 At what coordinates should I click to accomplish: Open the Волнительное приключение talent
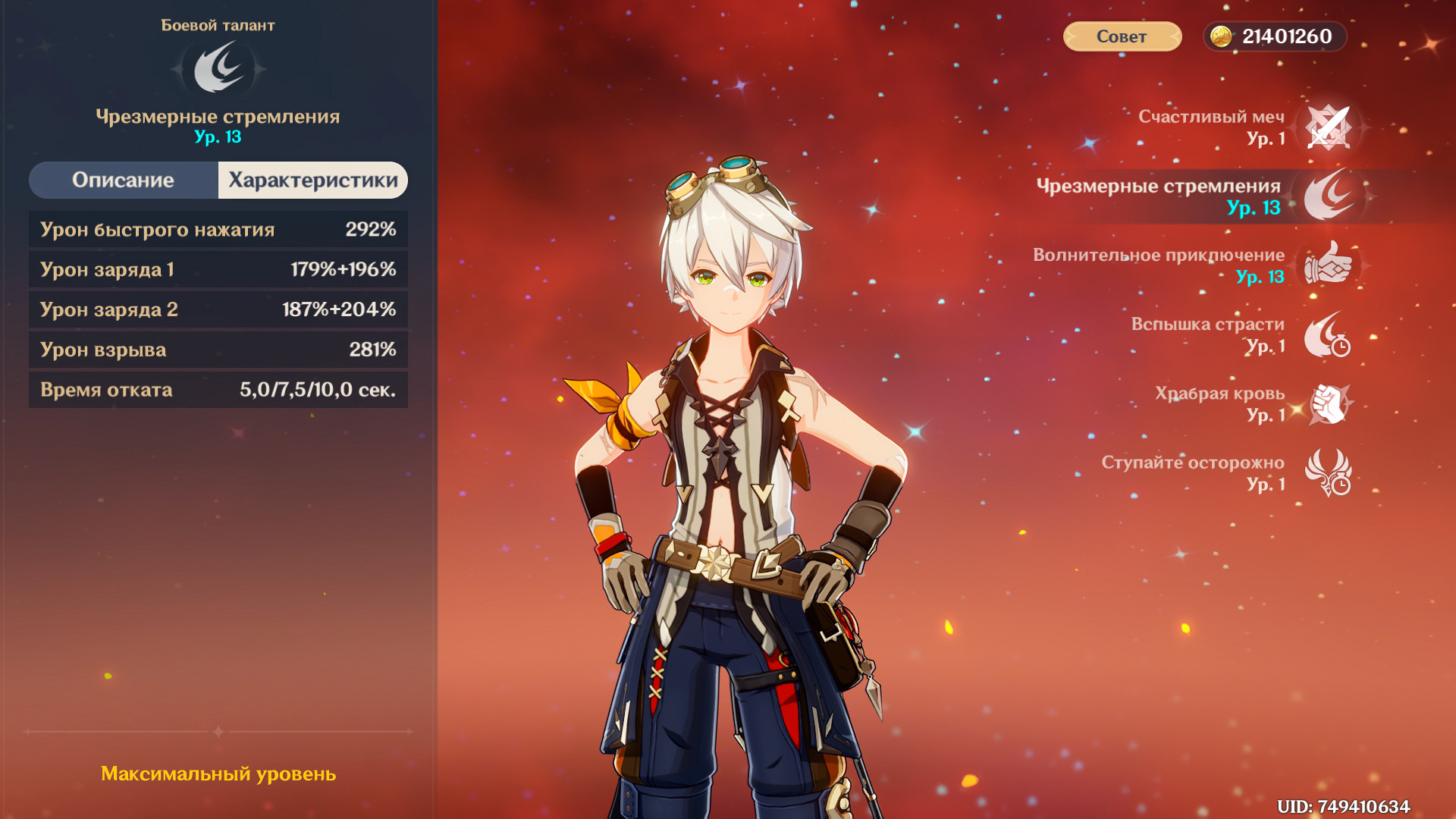(x=1328, y=265)
